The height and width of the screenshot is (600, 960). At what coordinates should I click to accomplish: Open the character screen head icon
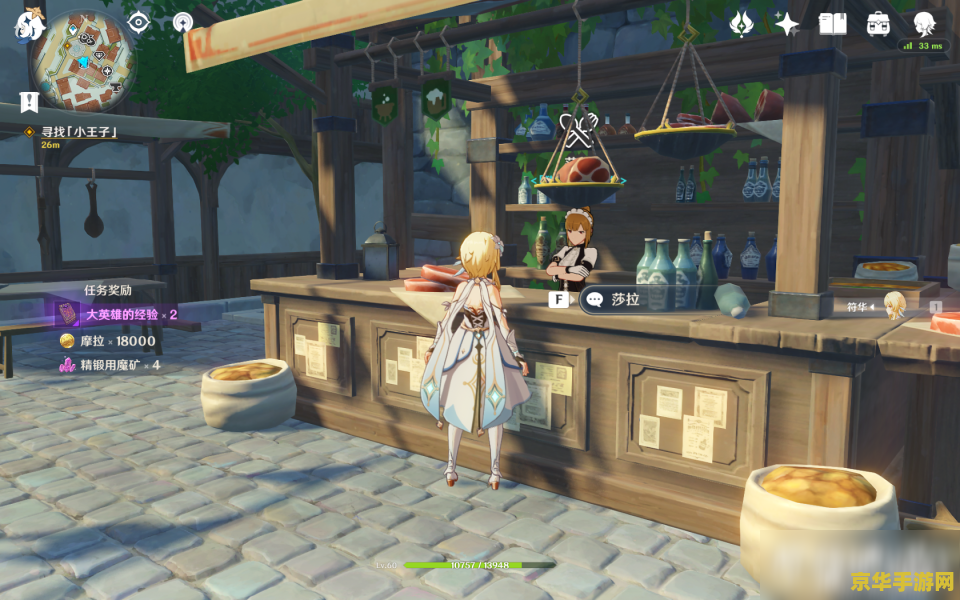[x=925, y=24]
